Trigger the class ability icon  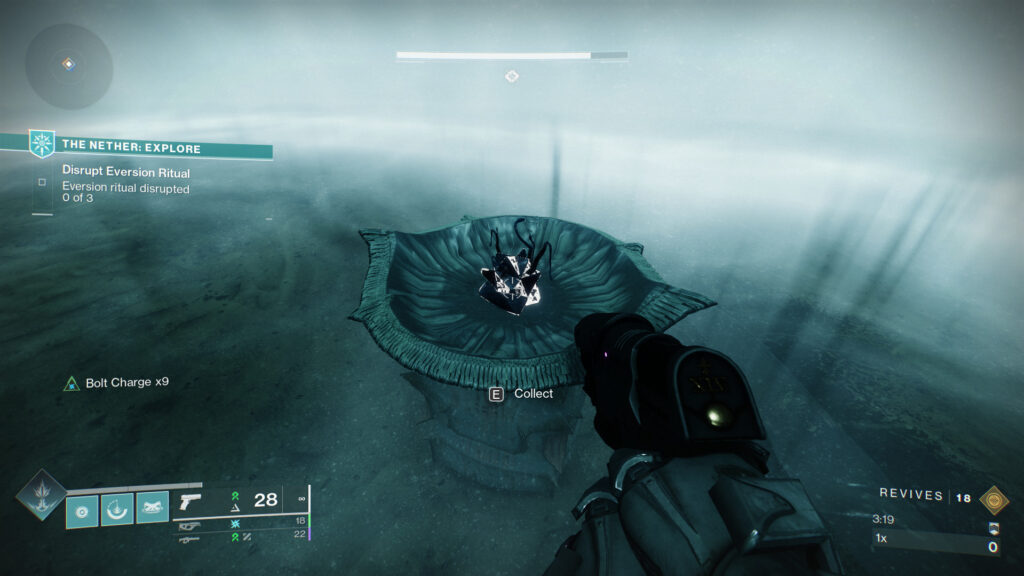(x=152, y=509)
